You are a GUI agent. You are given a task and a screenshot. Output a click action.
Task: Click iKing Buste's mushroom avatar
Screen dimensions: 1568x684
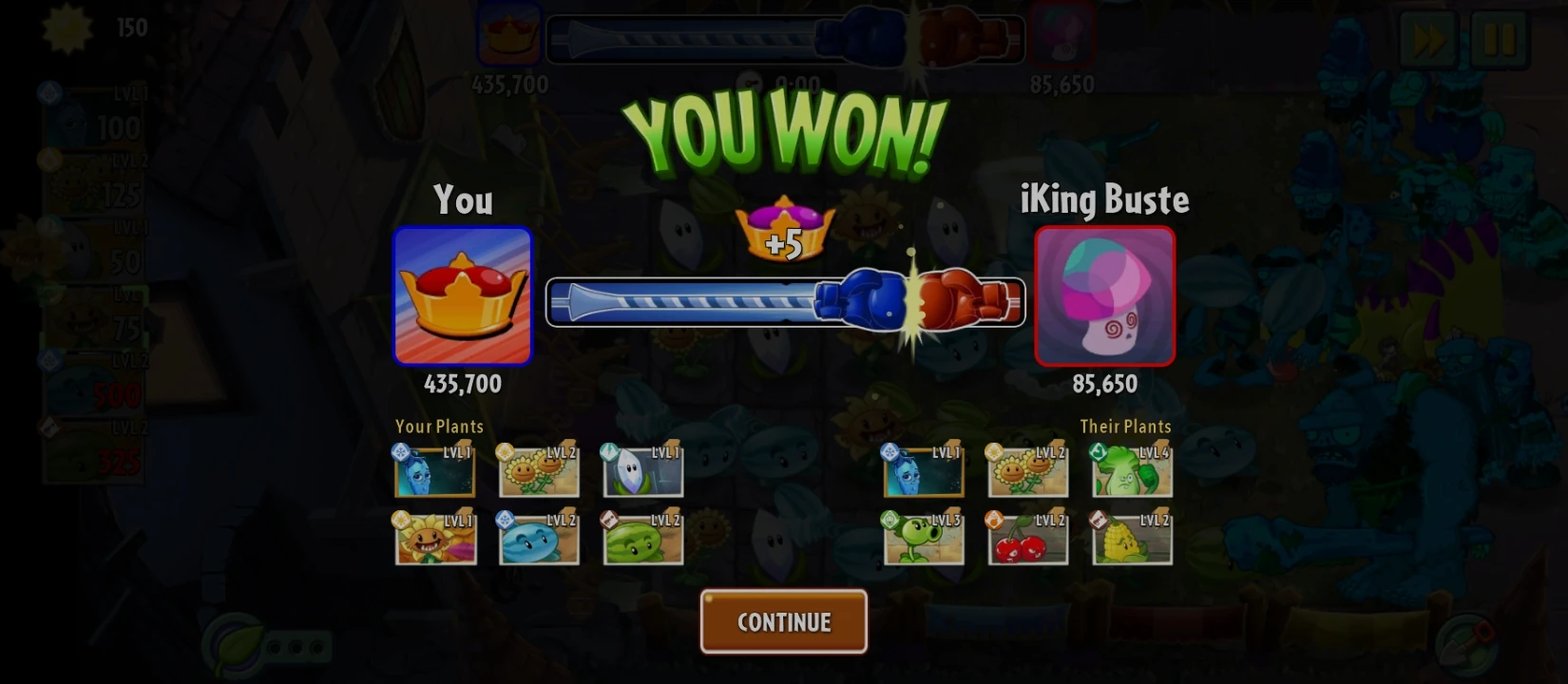pyautogui.click(x=1104, y=296)
